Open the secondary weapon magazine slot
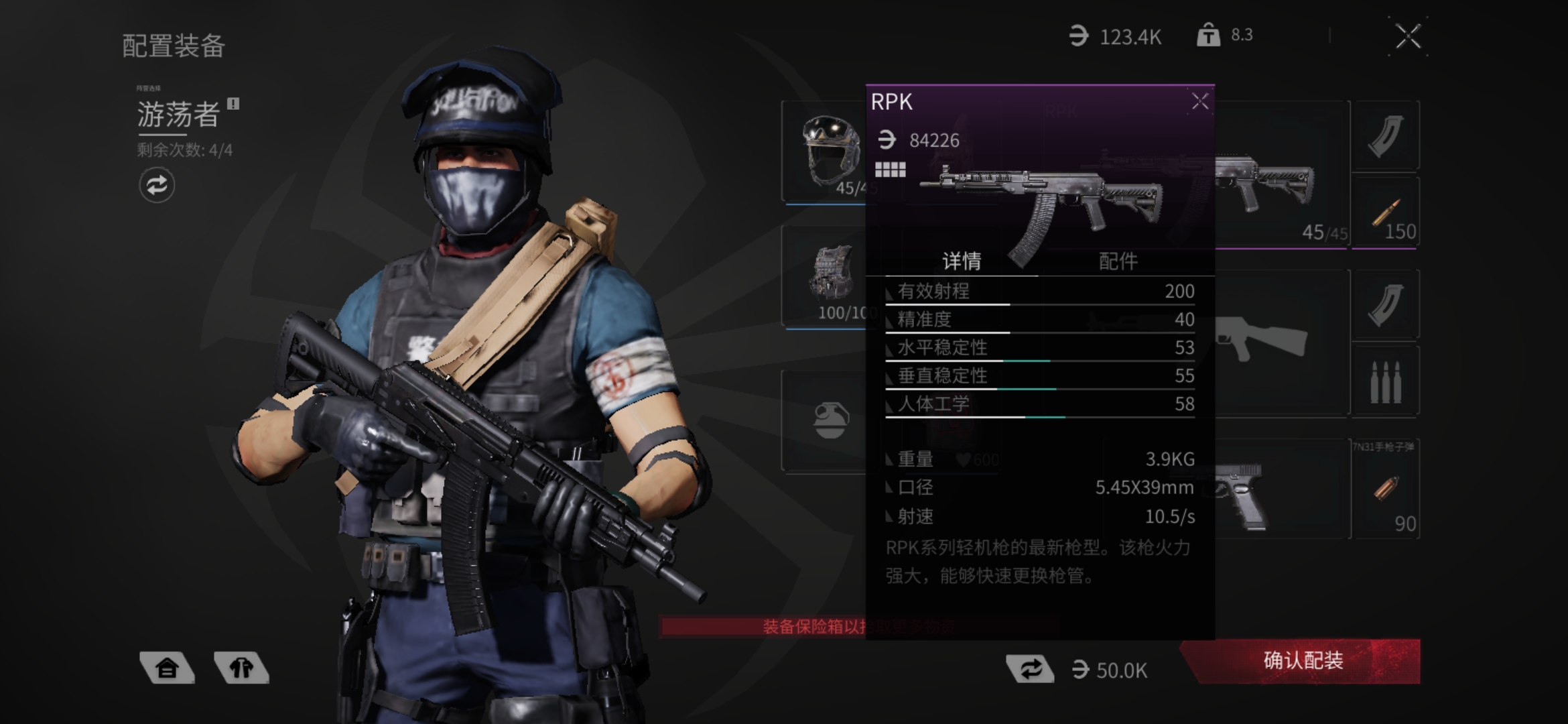The width and height of the screenshot is (1568, 724). tap(1385, 305)
